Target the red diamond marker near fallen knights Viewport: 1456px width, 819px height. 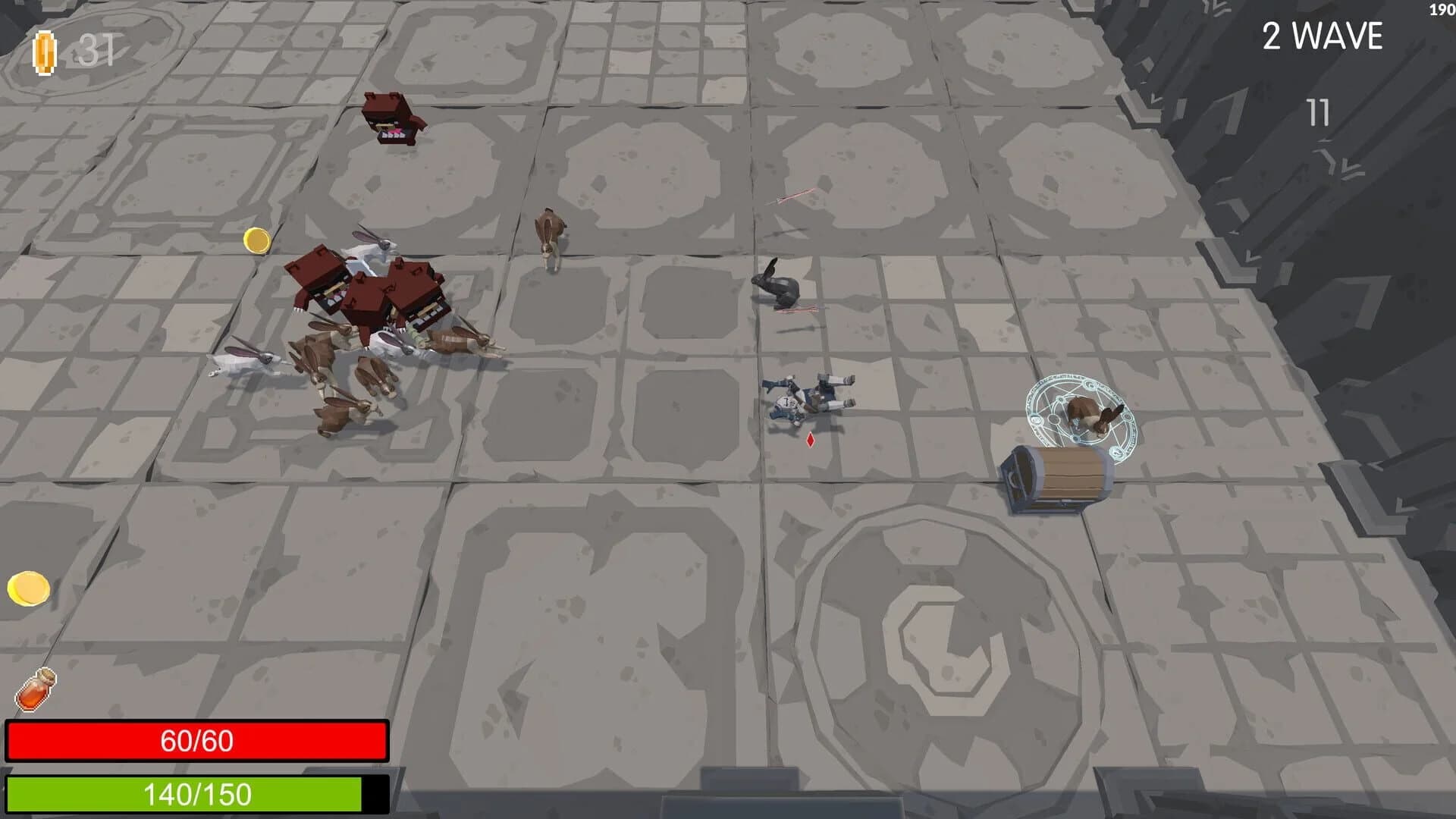click(808, 438)
